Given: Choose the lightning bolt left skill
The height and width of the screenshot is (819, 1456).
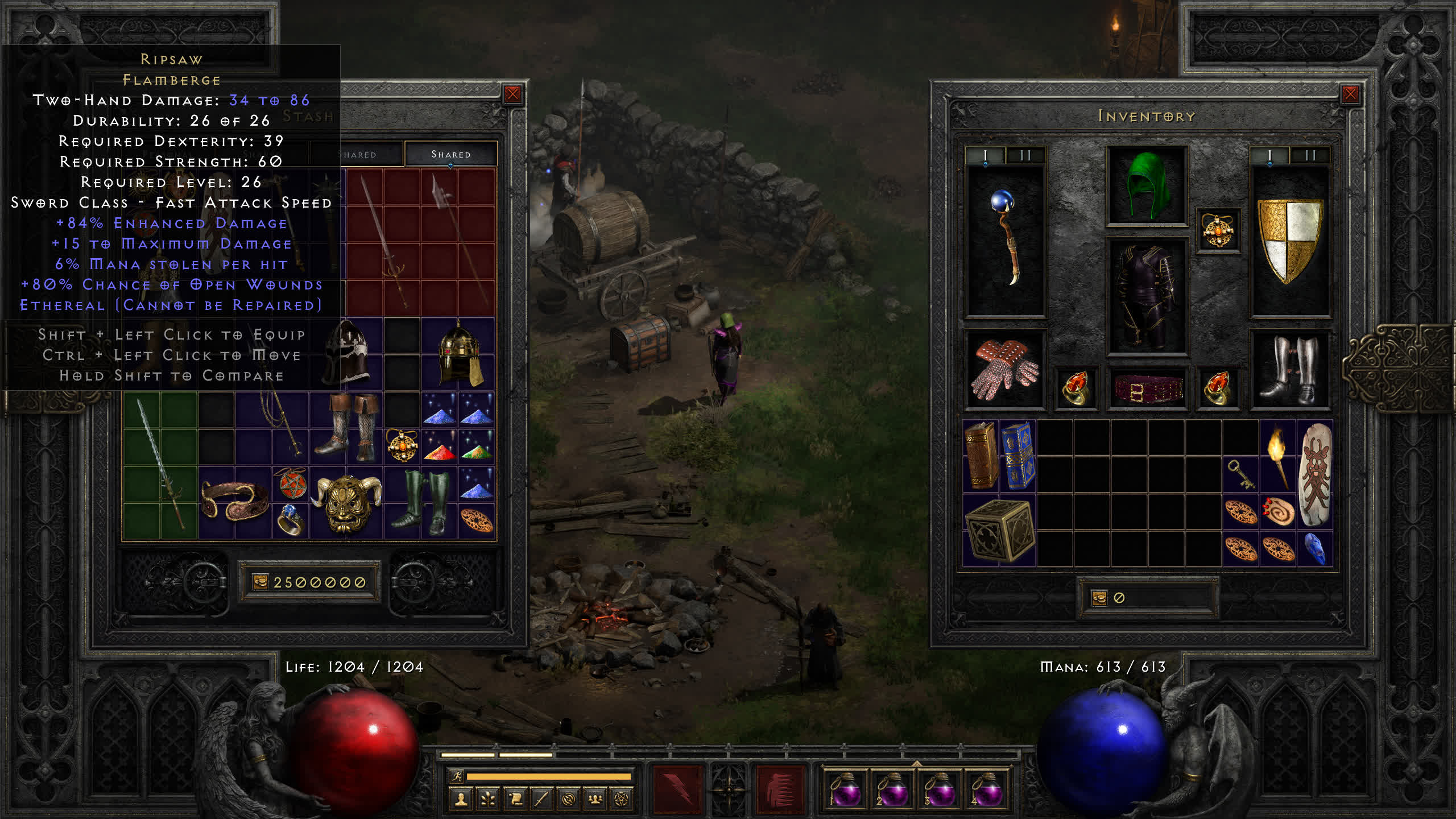Looking at the screenshot, I should pyautogui.click(x=677, y=789).
